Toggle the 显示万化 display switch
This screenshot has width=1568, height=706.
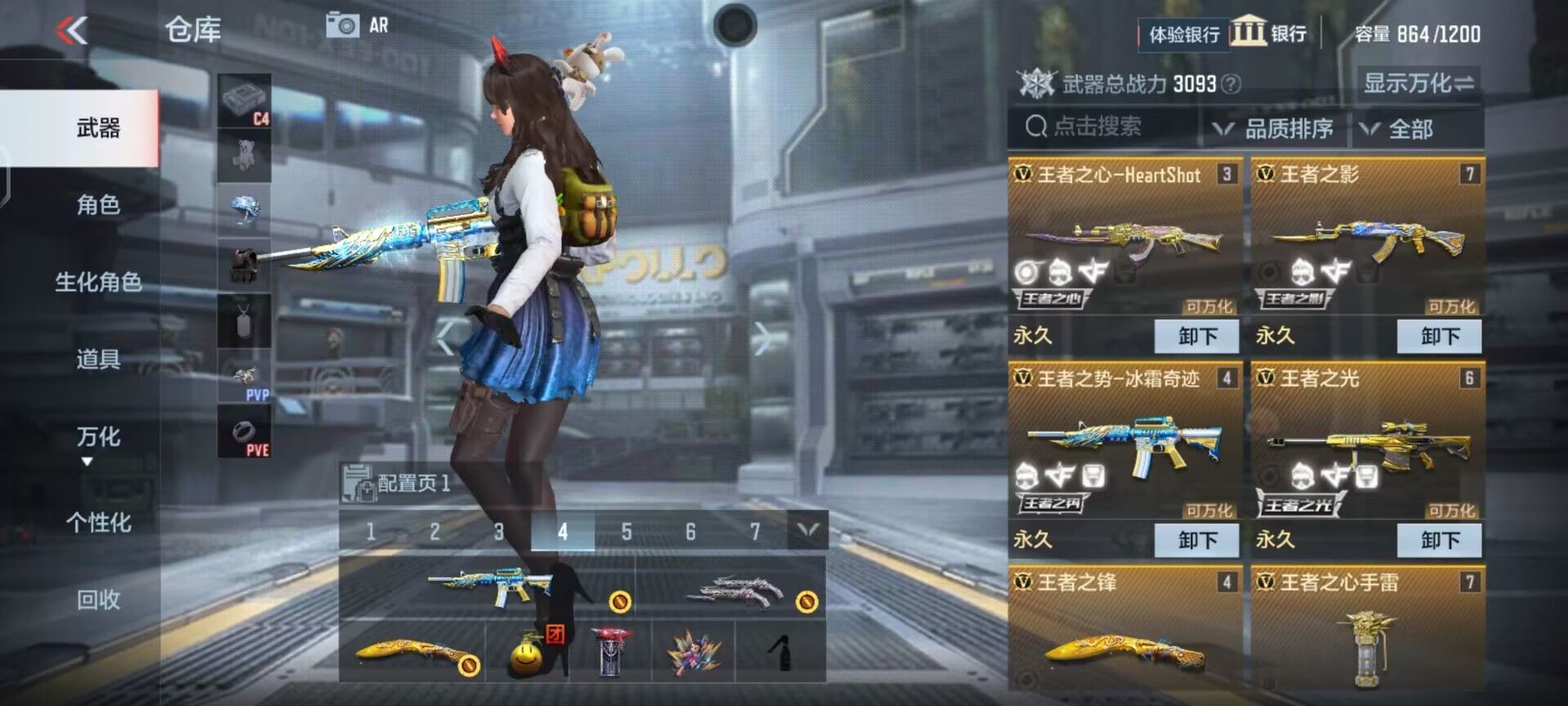[1418, 82]
